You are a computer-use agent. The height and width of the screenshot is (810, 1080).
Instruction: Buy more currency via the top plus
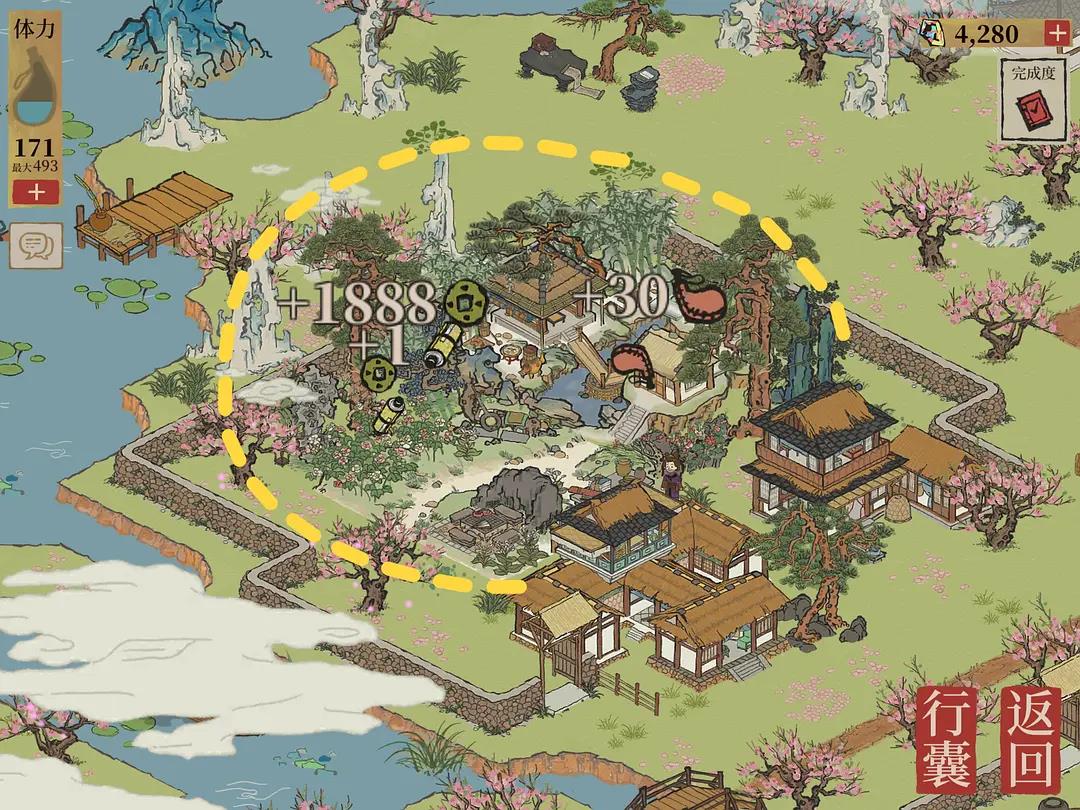1055,33
